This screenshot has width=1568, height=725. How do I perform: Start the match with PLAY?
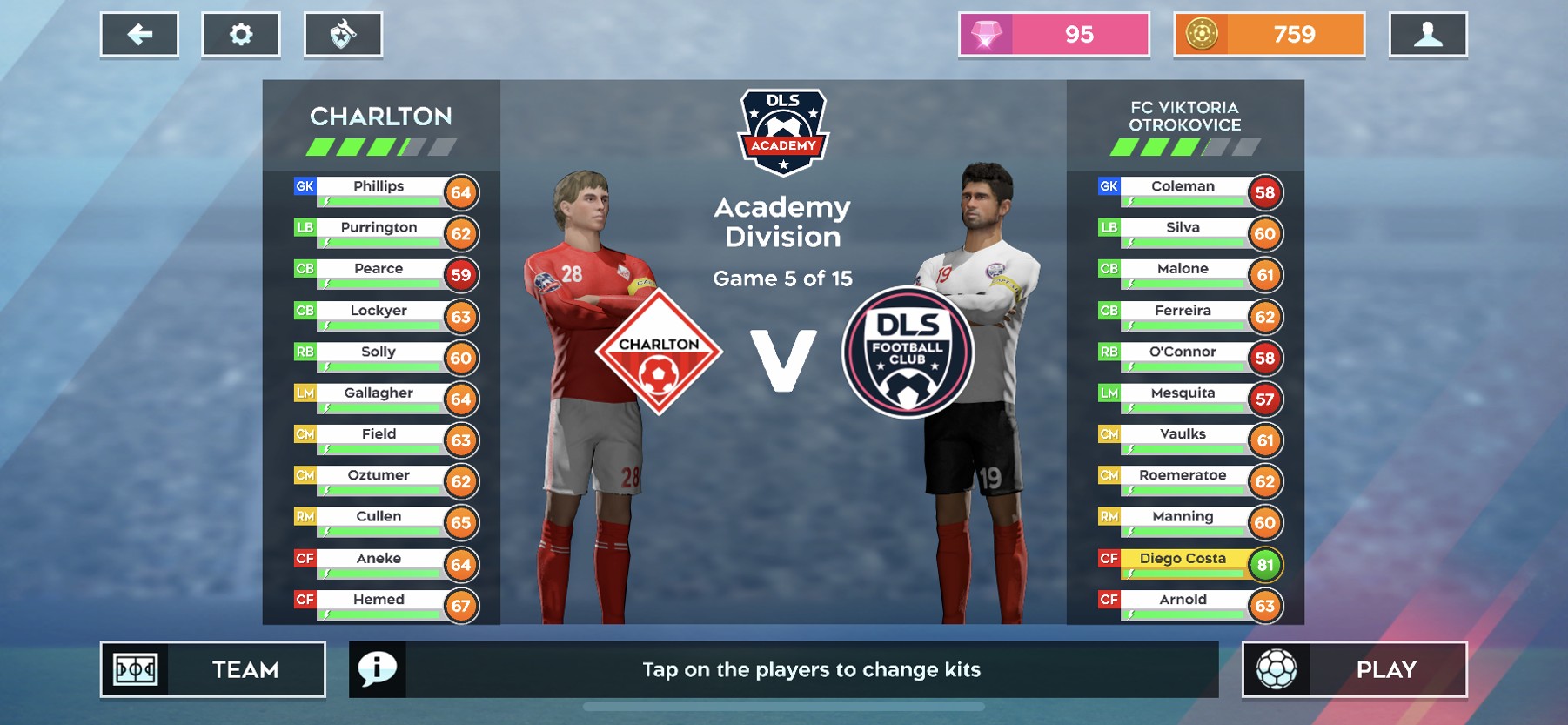[x=1354, y=669]
